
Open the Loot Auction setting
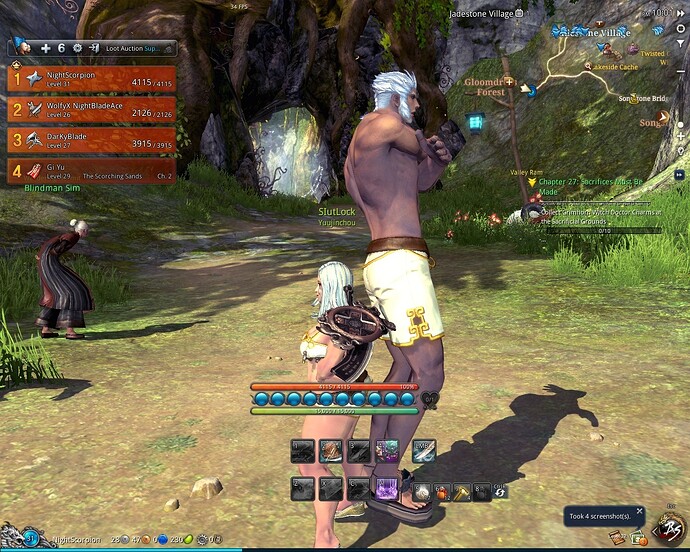(138, 47)
